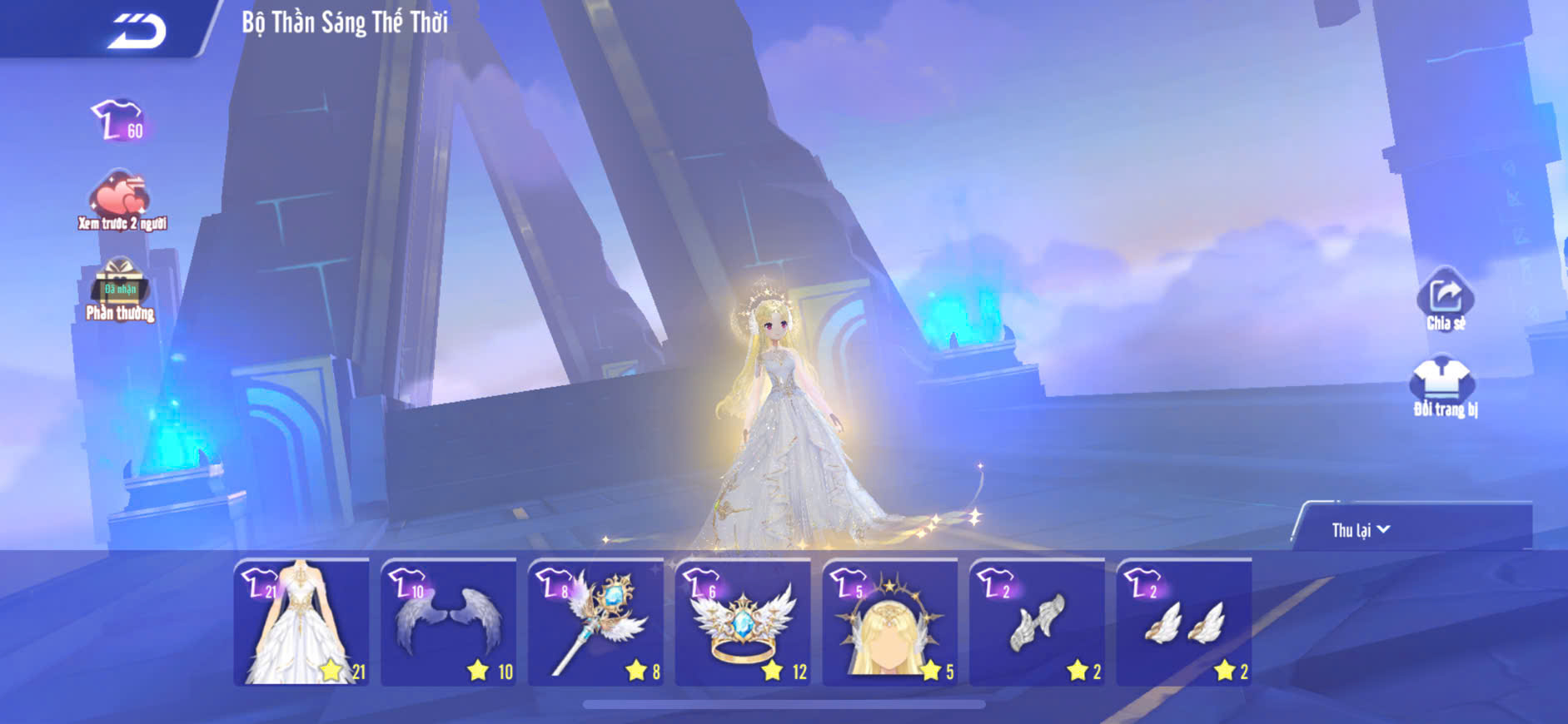Select the single silver wing accessory slot
The height and width of the screenshot is (724, 1568).
coord(1038,622)
